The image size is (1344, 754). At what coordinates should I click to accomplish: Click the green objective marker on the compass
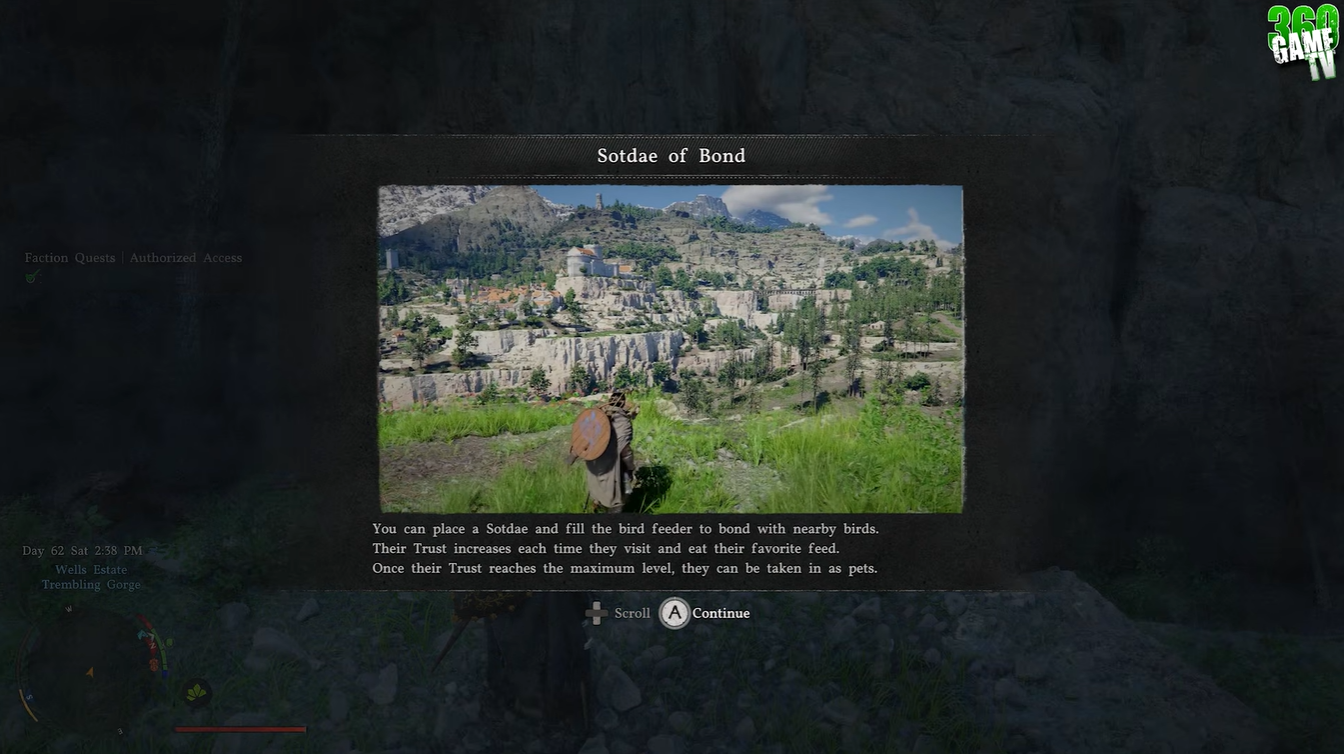point(169,642)
